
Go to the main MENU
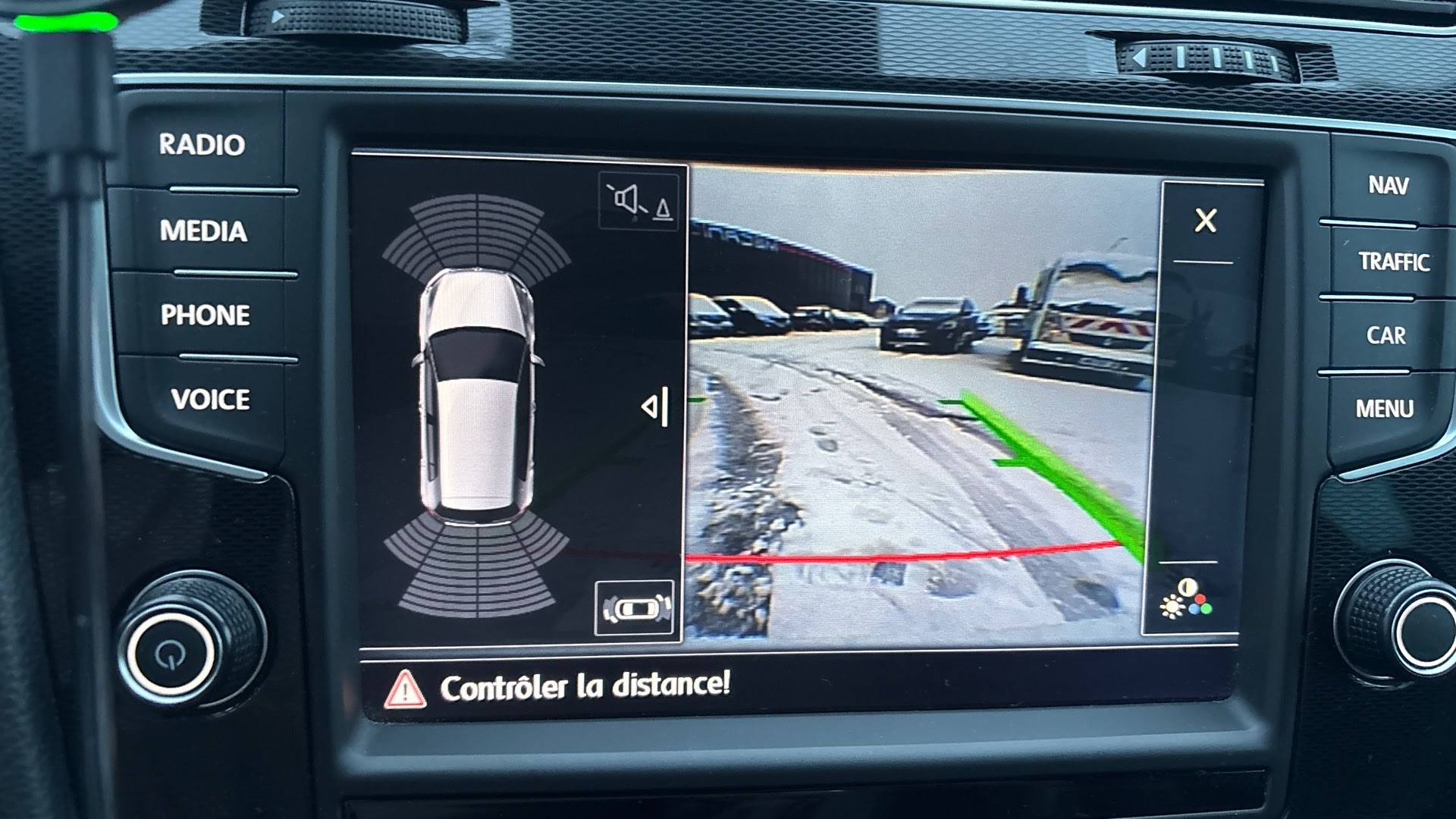pos(1384,409)
